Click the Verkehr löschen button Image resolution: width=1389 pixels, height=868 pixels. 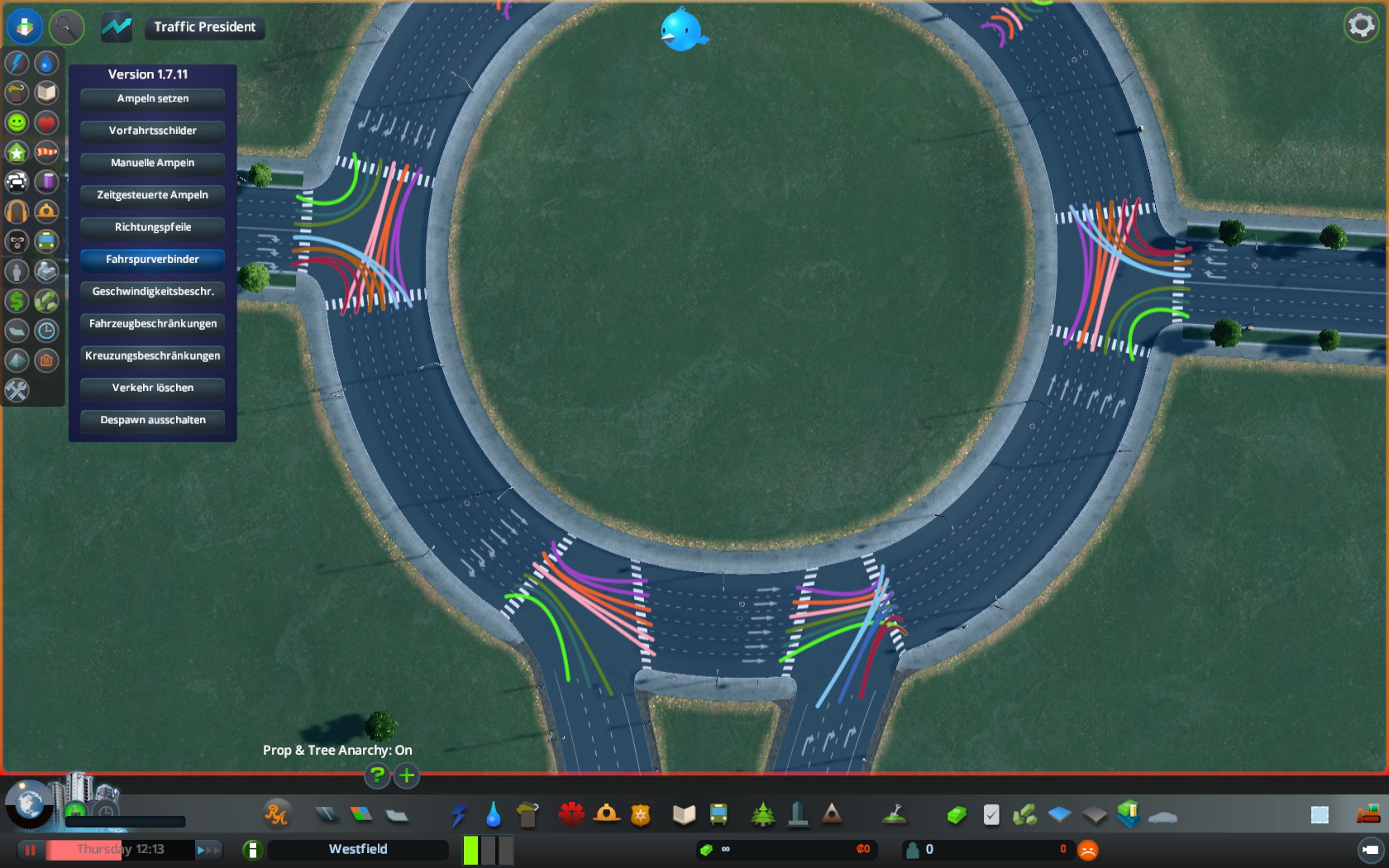(x=153, y=388)
